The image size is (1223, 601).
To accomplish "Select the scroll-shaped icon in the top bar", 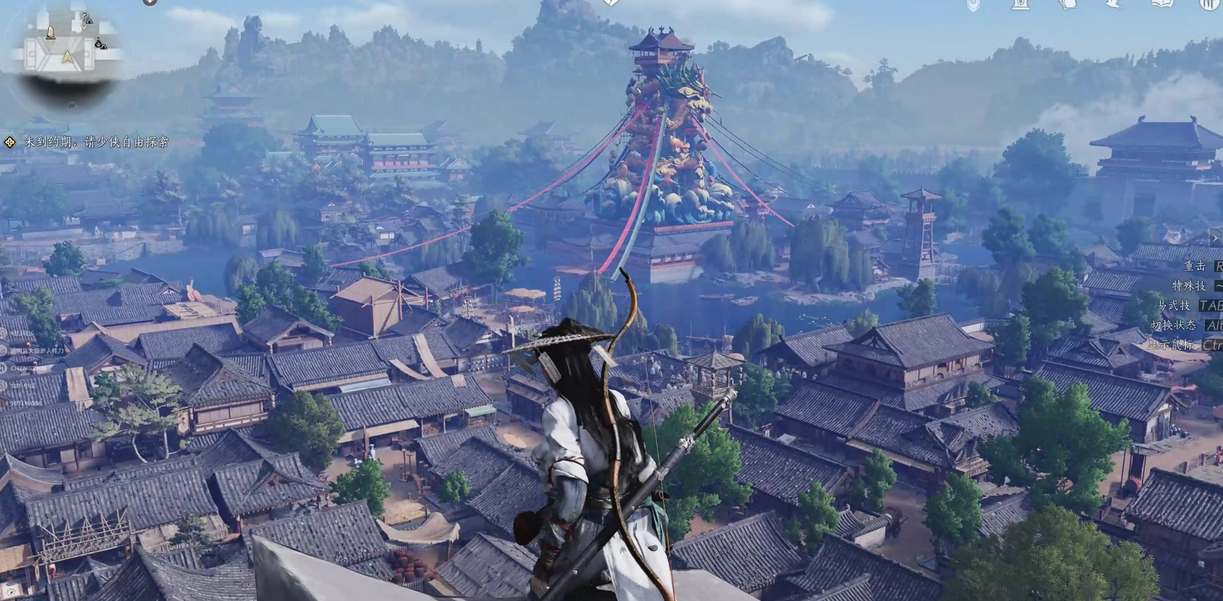I will coord(1020,4).
